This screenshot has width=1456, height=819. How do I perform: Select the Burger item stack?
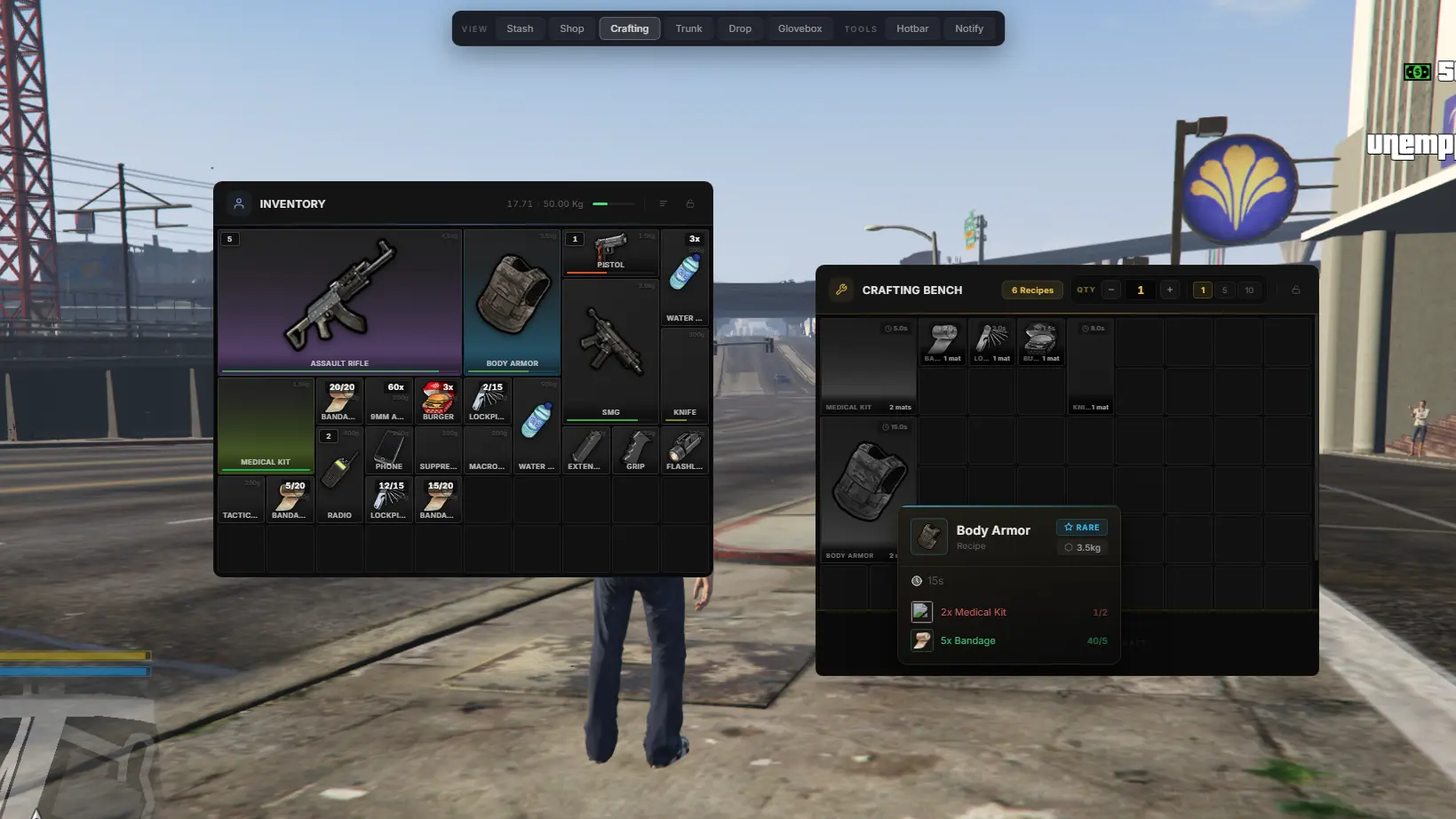click(x=438, y=401)
